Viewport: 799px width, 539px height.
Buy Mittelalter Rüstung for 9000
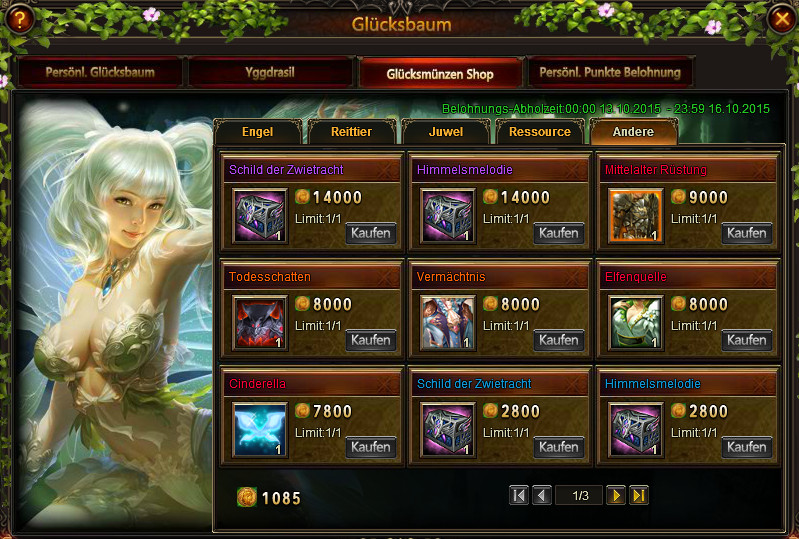point(747,233)
